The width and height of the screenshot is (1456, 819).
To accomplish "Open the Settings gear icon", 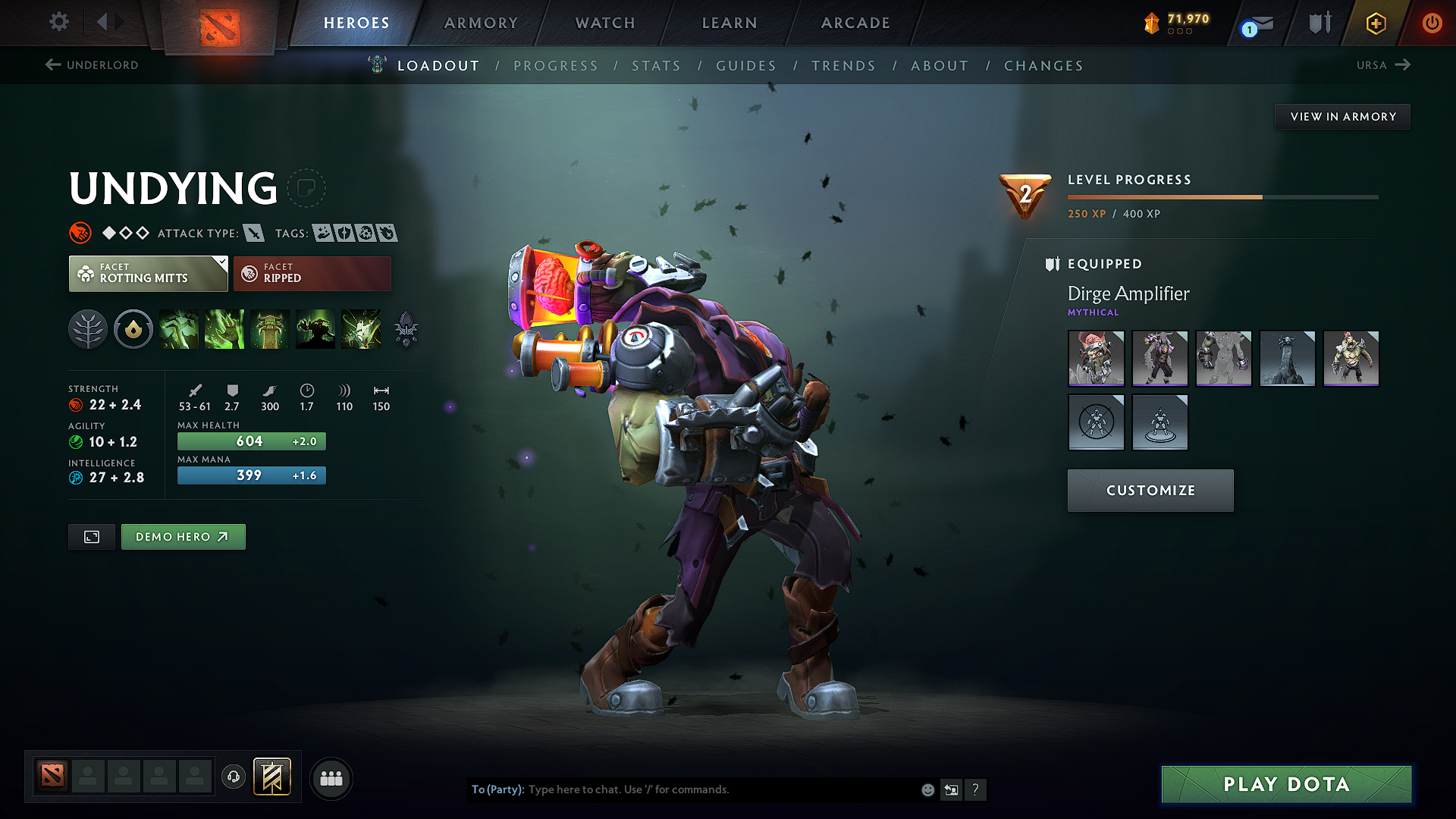I will pyautogui.click(x=58, y=22).
